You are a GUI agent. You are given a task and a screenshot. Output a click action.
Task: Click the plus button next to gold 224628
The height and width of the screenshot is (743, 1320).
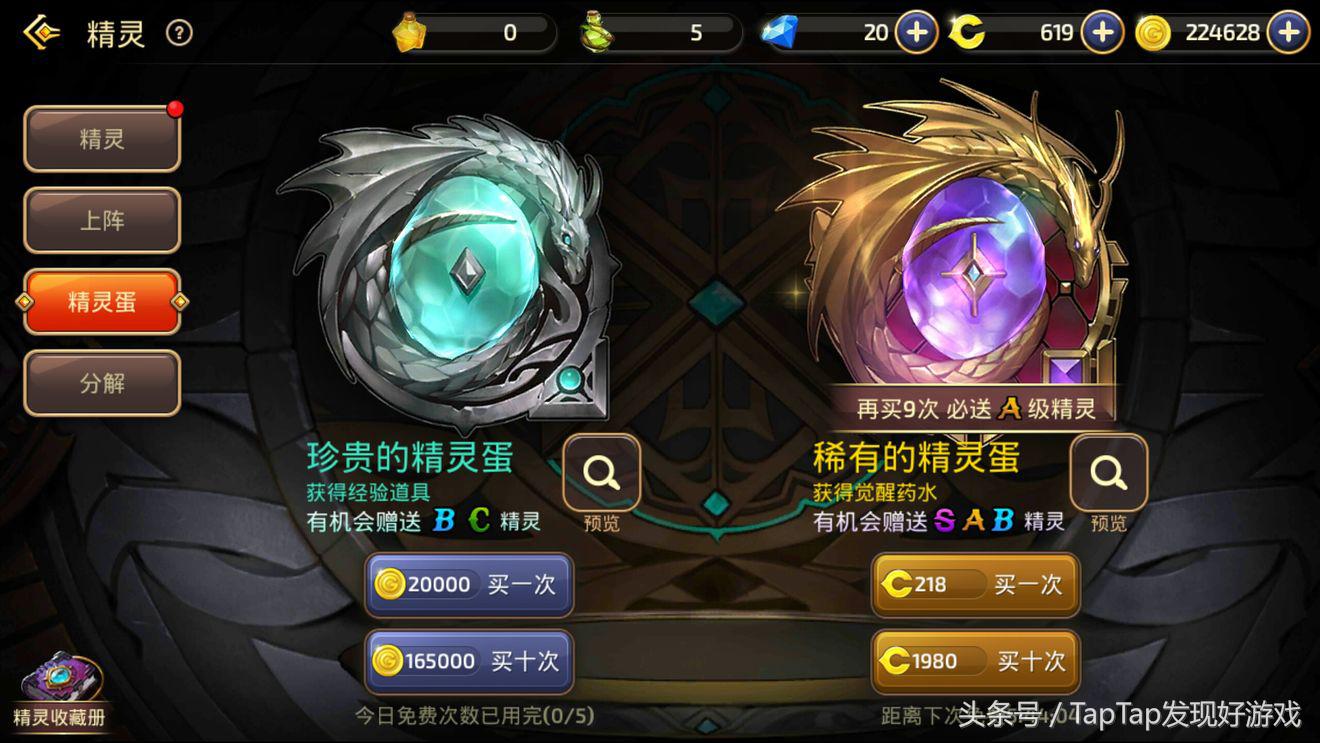pos(1286,32)
